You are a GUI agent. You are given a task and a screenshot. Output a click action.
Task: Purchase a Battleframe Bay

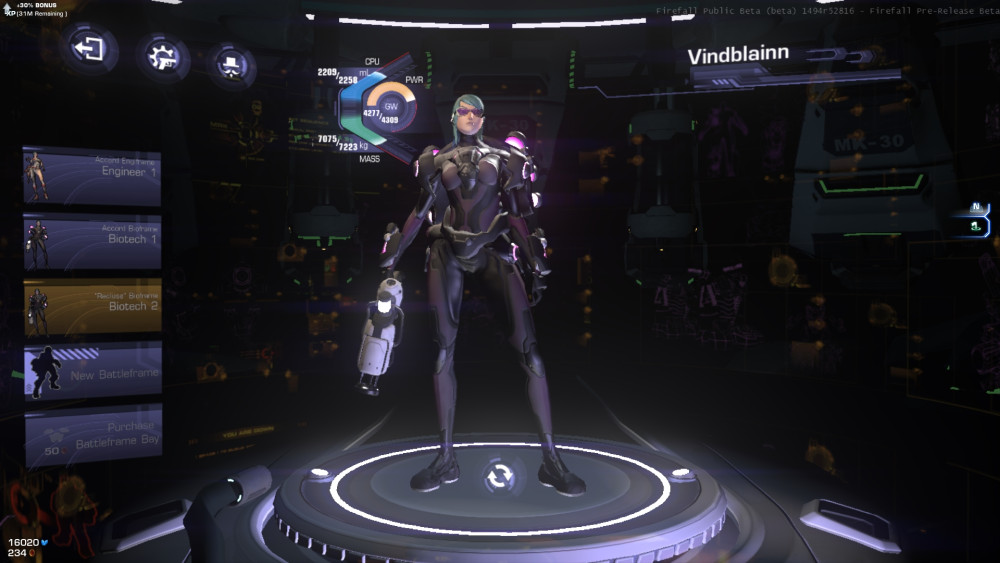(92, 434)
